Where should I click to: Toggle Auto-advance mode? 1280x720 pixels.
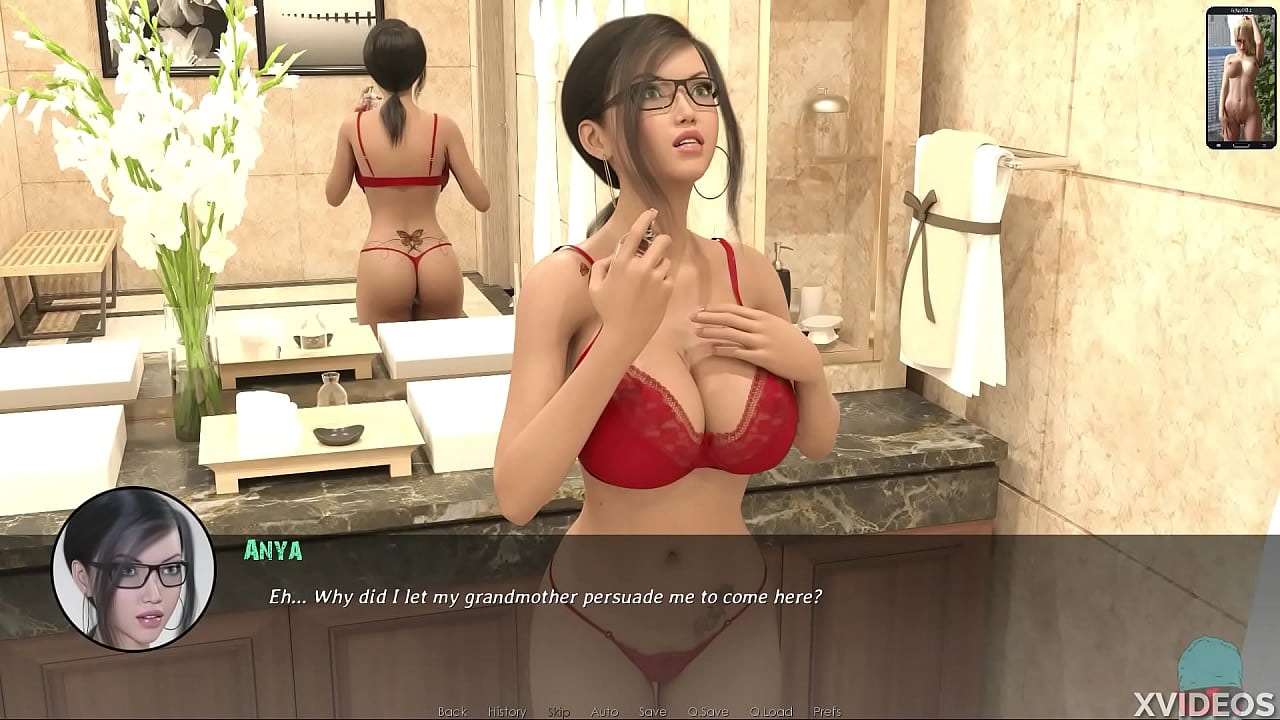pos(604,712)
